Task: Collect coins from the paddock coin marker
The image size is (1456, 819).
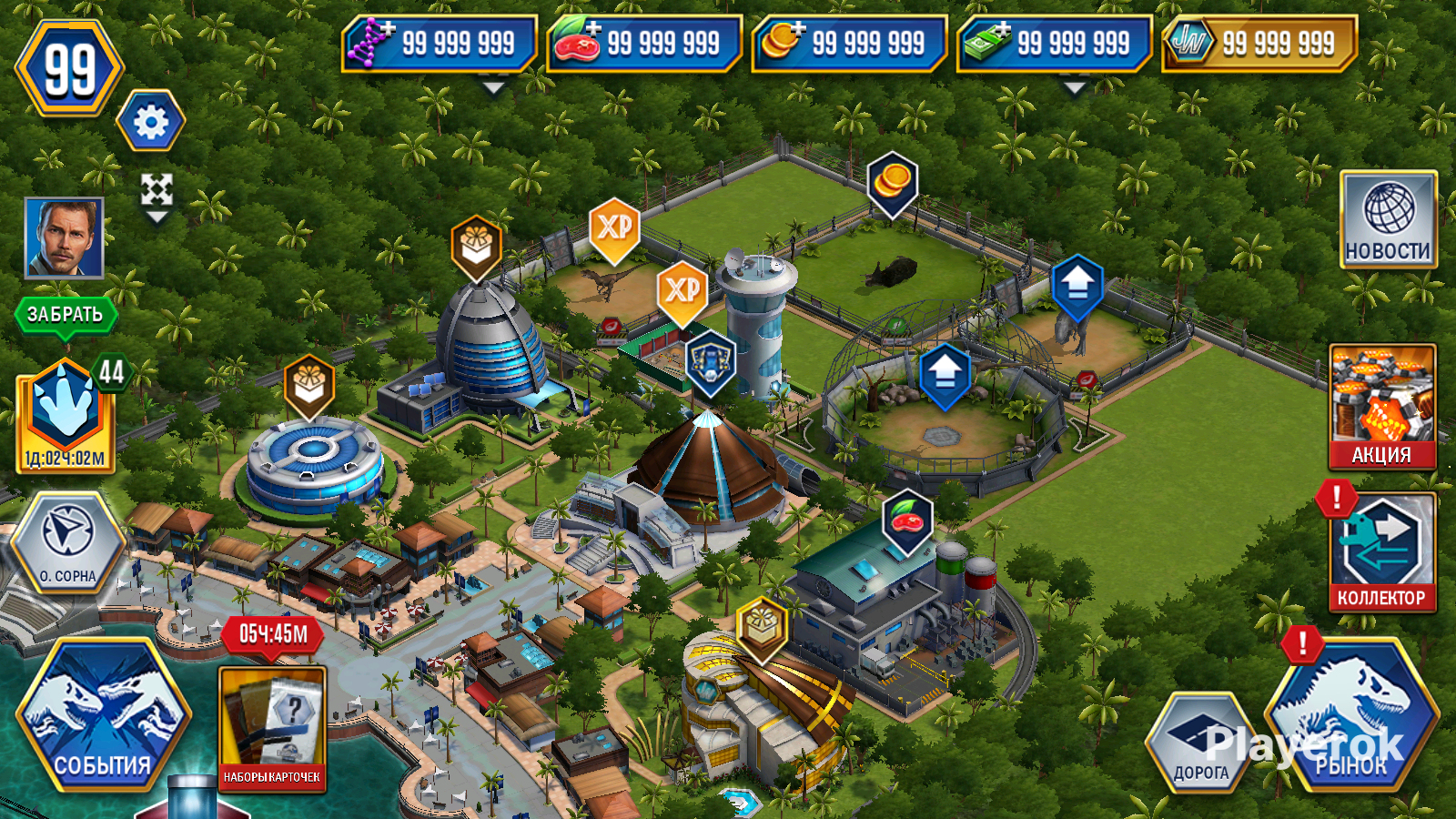Action: [x=892, y=182]
